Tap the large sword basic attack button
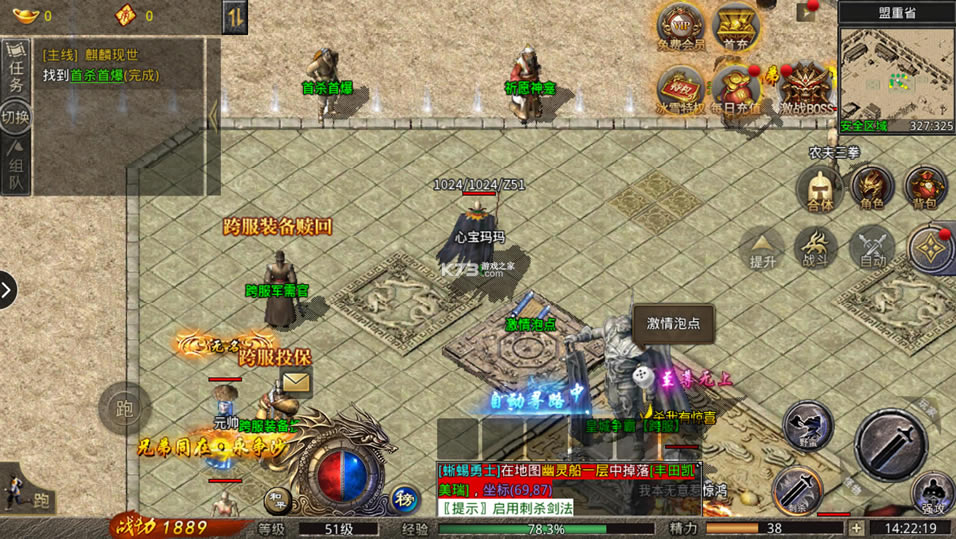 click(x=890, y=445)
